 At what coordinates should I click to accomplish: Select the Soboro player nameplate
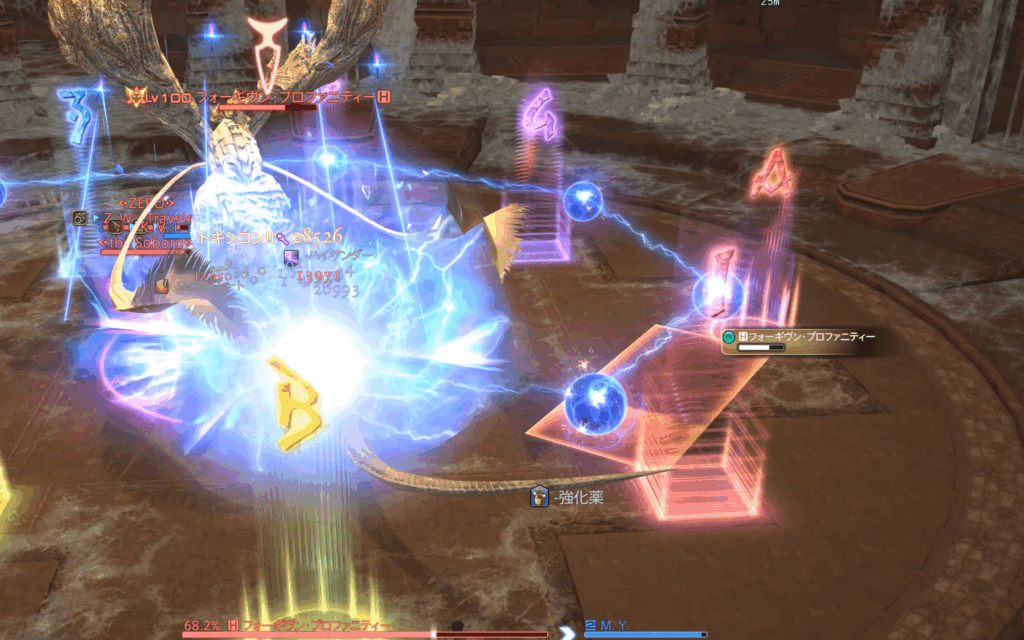tap(147, 242)
